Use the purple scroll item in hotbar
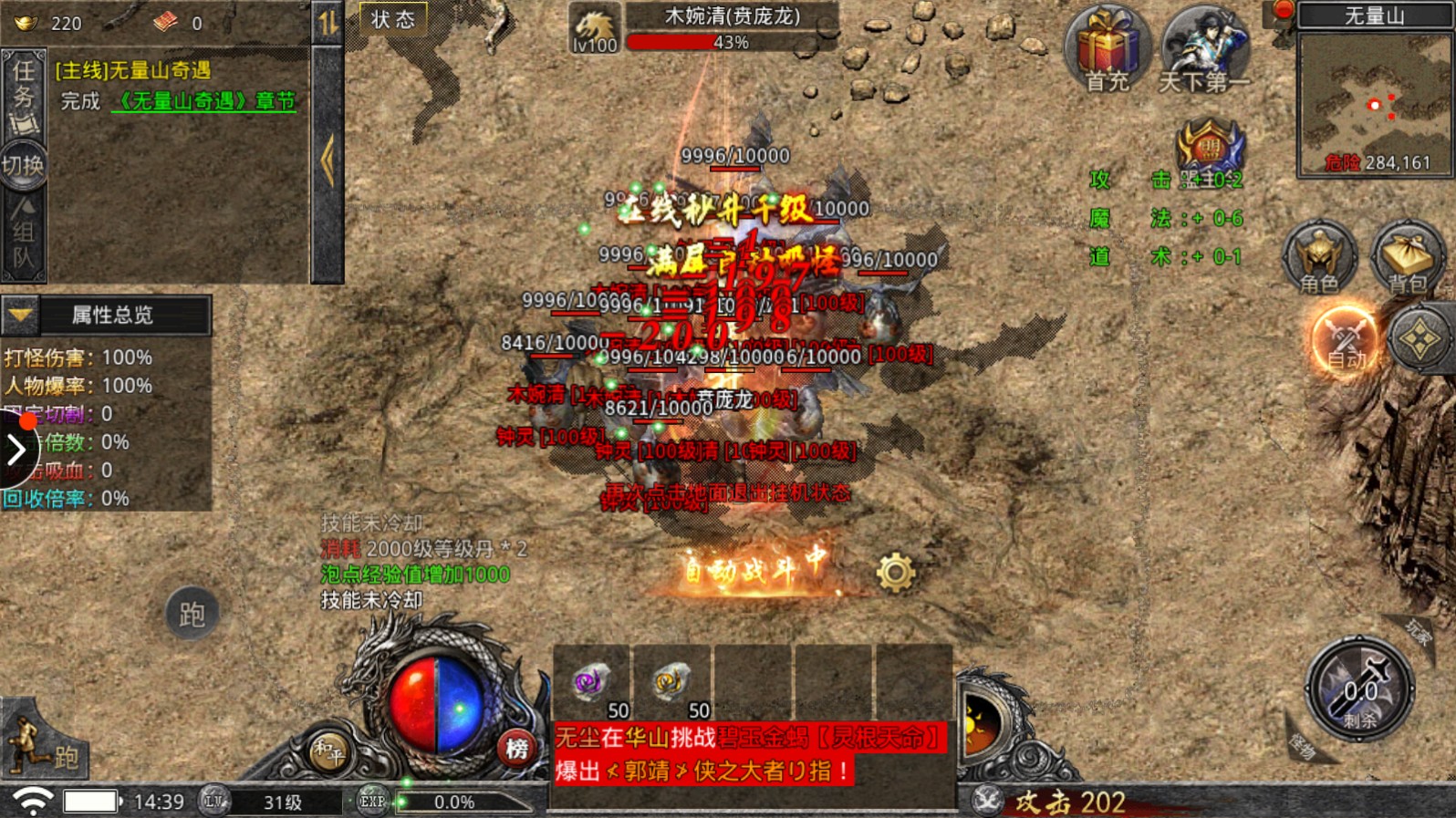1456x818 pixels. [591, 683]
